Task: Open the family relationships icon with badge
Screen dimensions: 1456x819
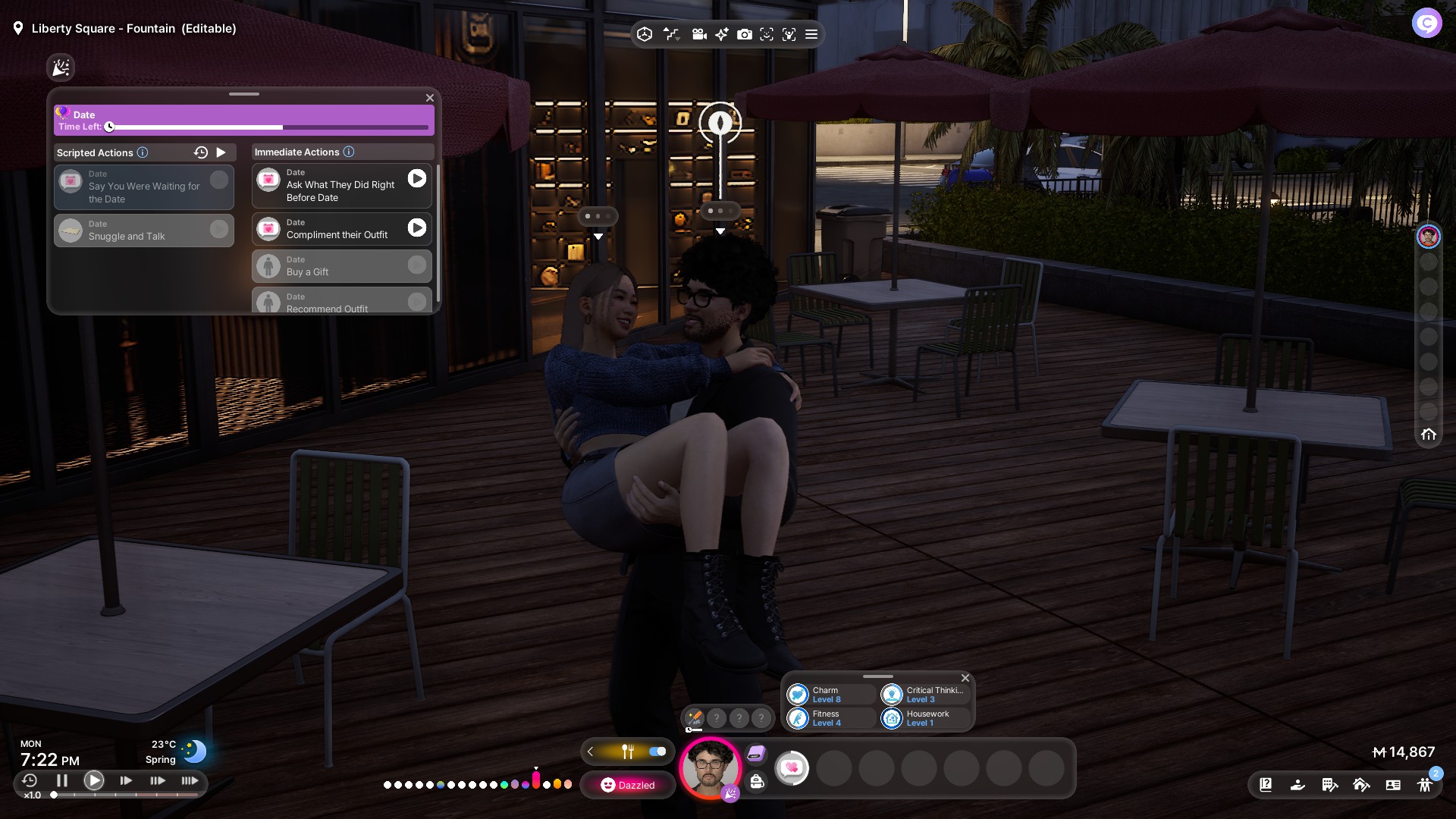Action: 1426,785
